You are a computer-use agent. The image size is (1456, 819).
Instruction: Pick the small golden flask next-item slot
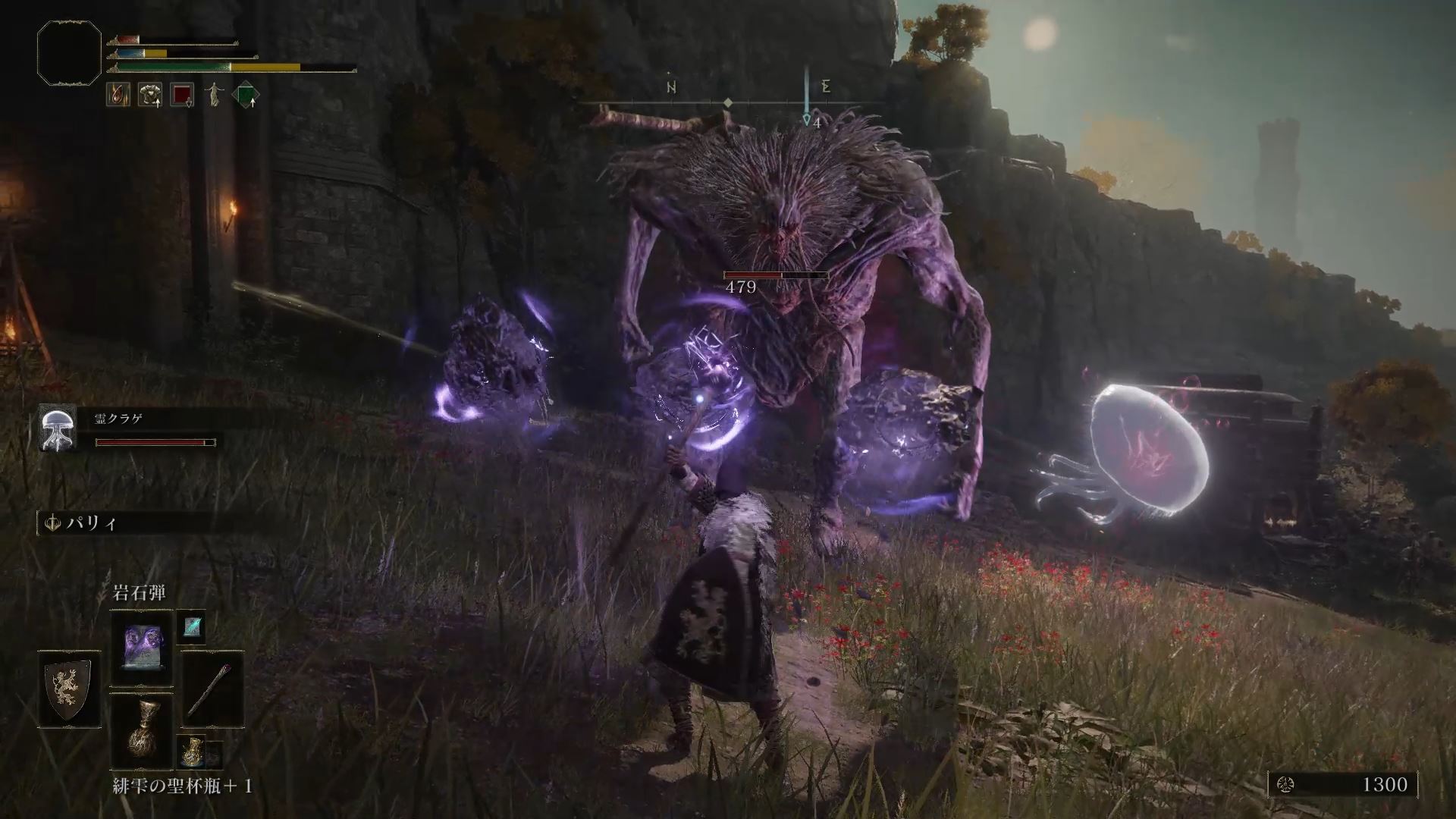[x=190, y=751]
